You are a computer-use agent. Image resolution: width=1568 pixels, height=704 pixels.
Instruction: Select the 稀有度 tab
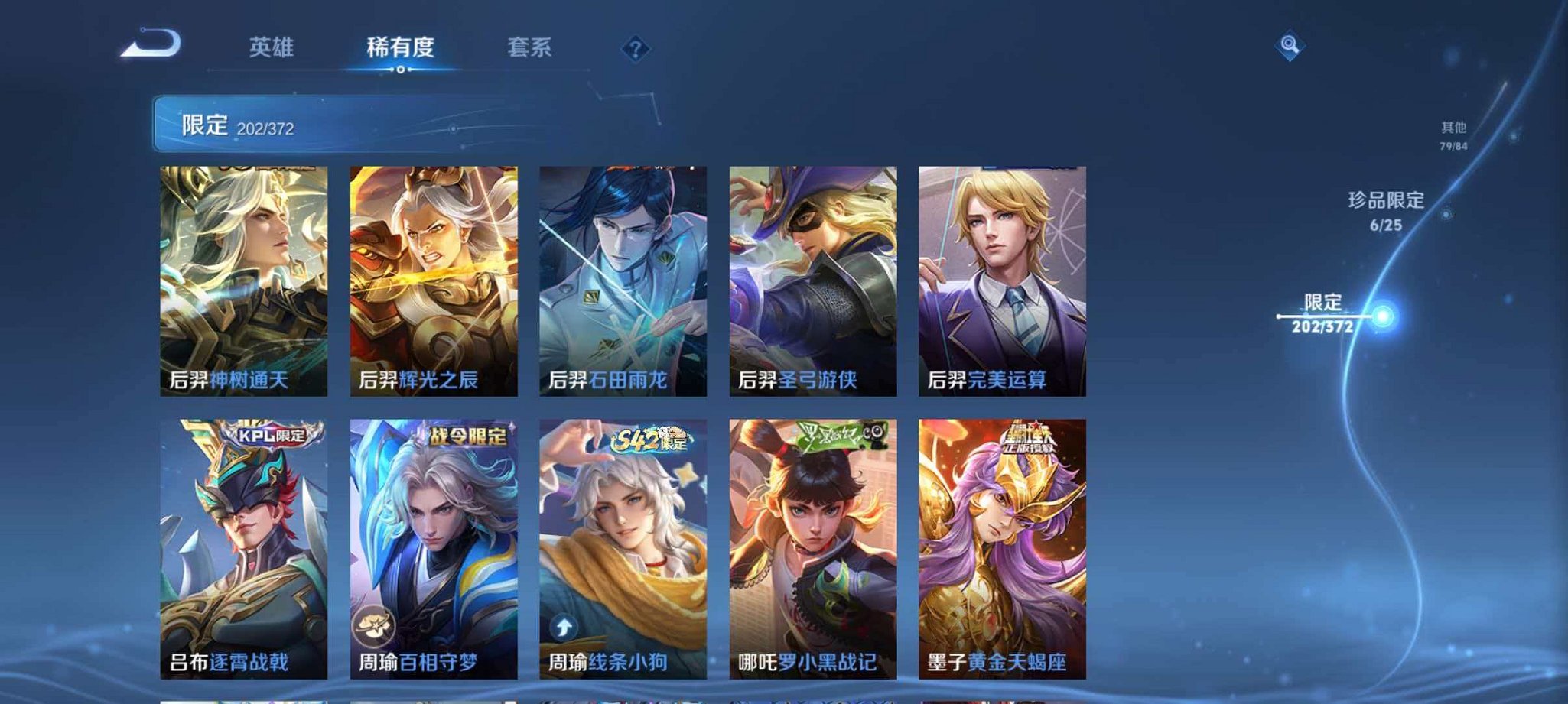tap(403, 47)
